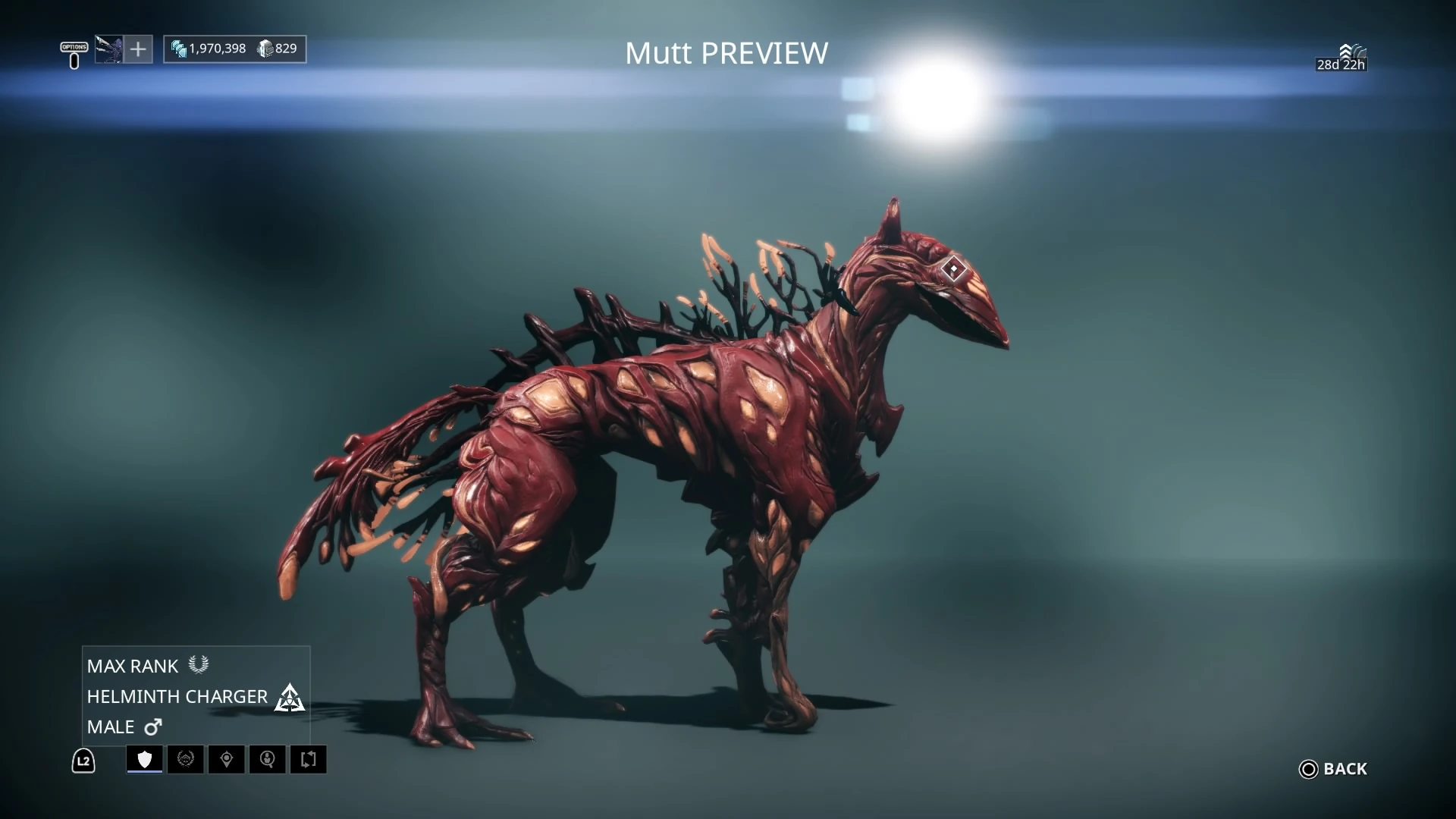Open the player inspect magnifier icon
1456x819 pixels.
pyautogui.click(x=268, y=759)
